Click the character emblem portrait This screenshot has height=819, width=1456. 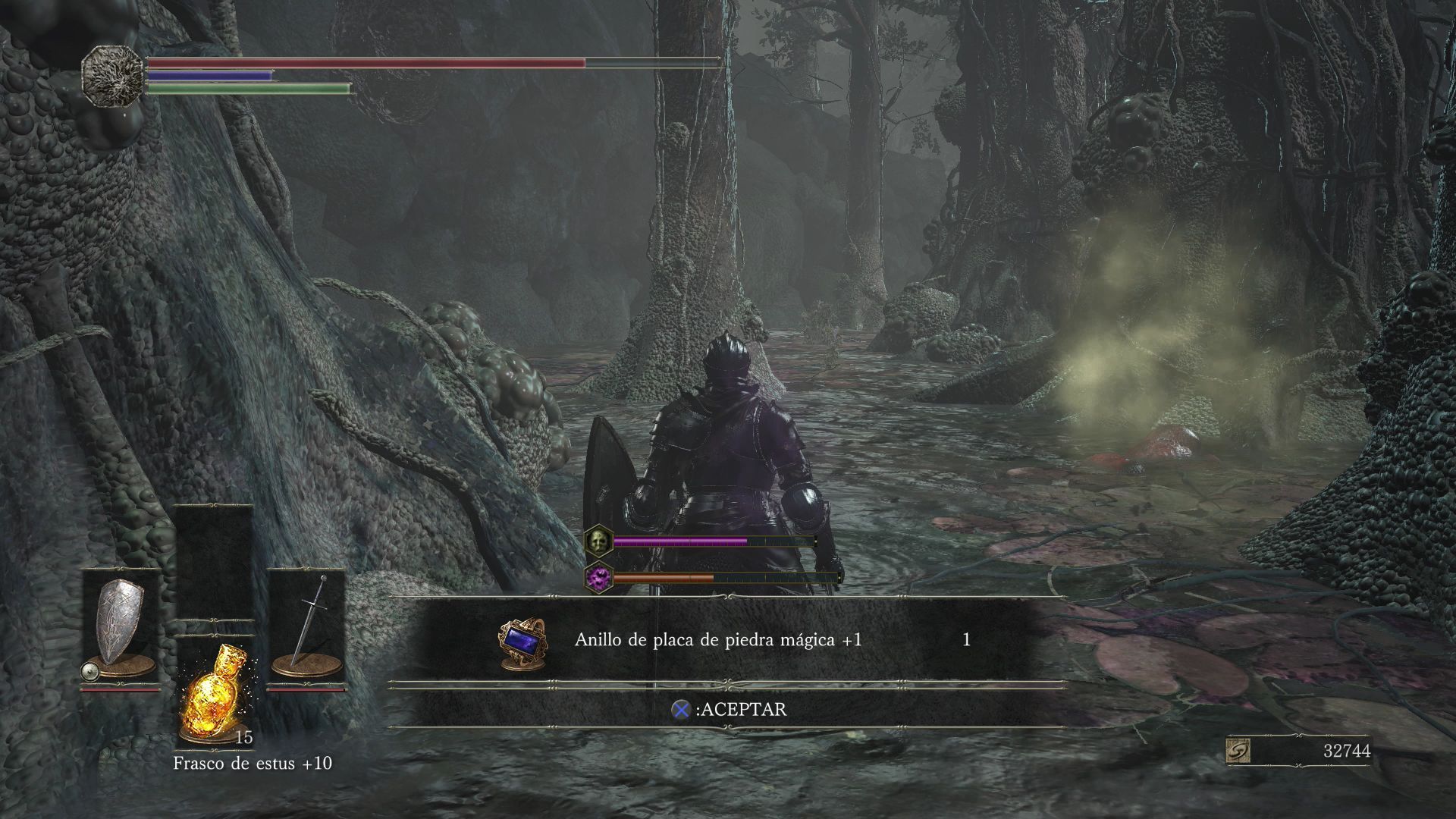click(112, 74)
